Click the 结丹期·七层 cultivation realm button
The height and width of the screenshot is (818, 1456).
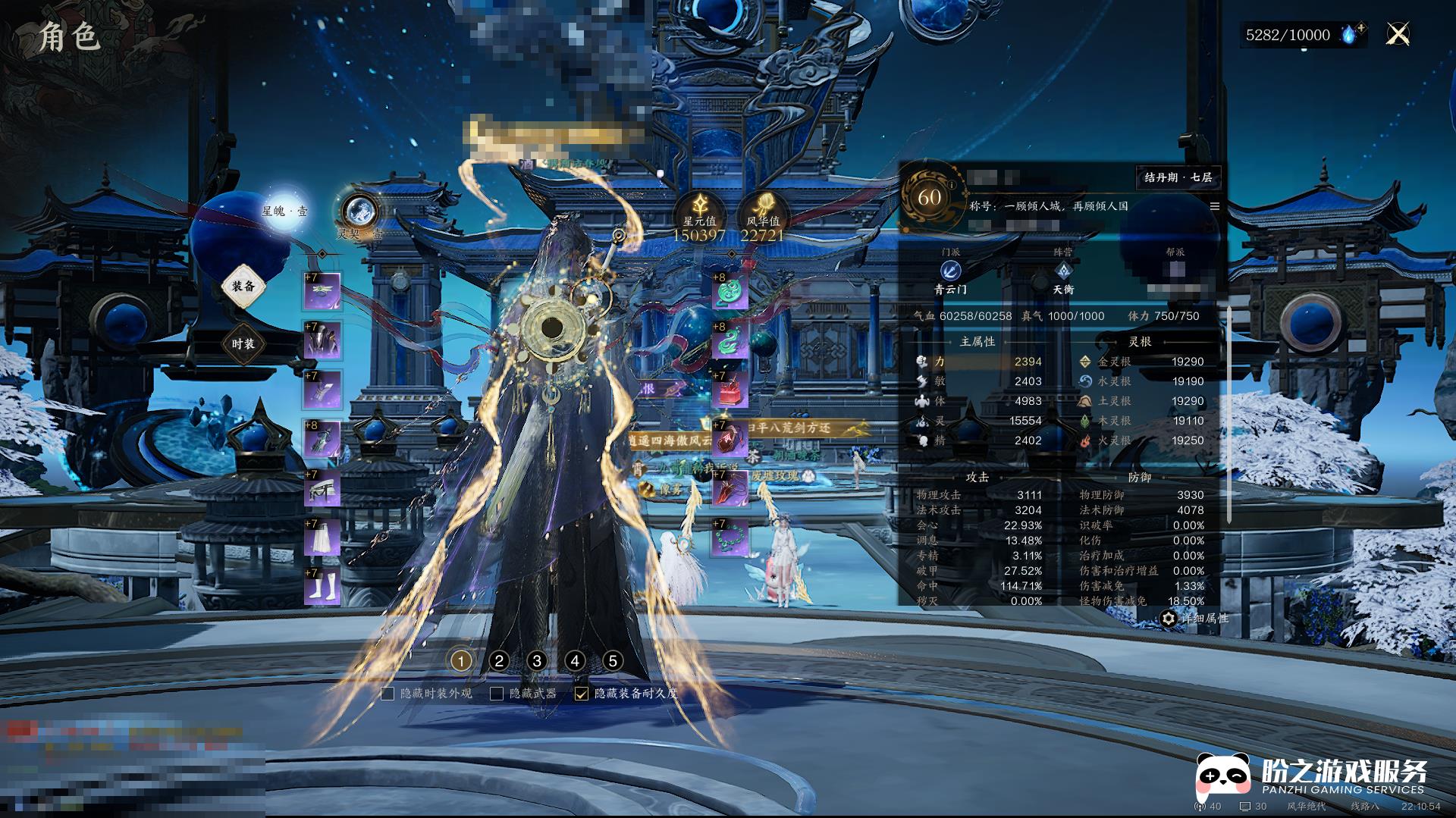[x=1178, y=177]
